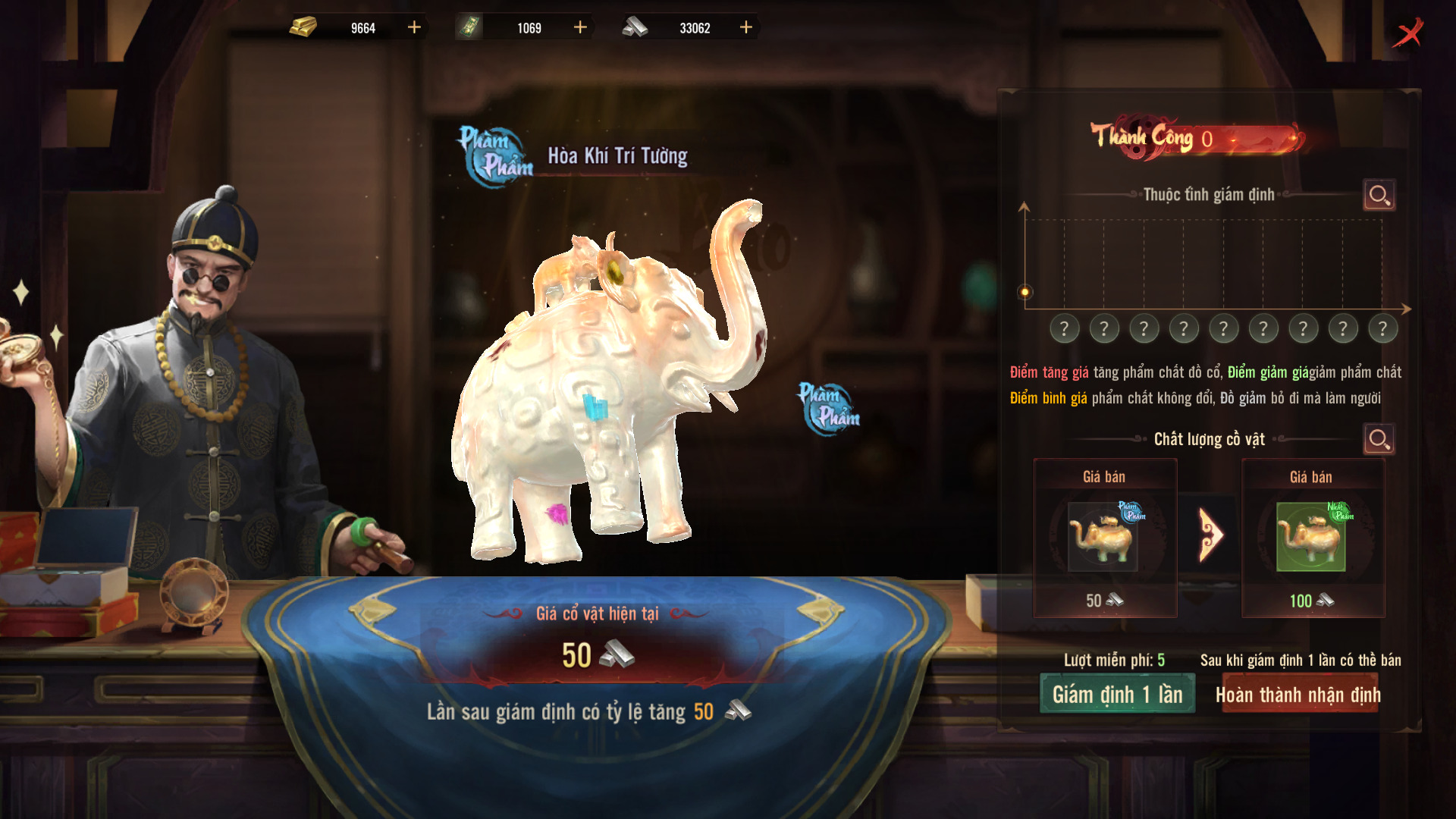Add more silver ingots with plus button
This screenshot has height=819, width=1456.
pos(746,28)
